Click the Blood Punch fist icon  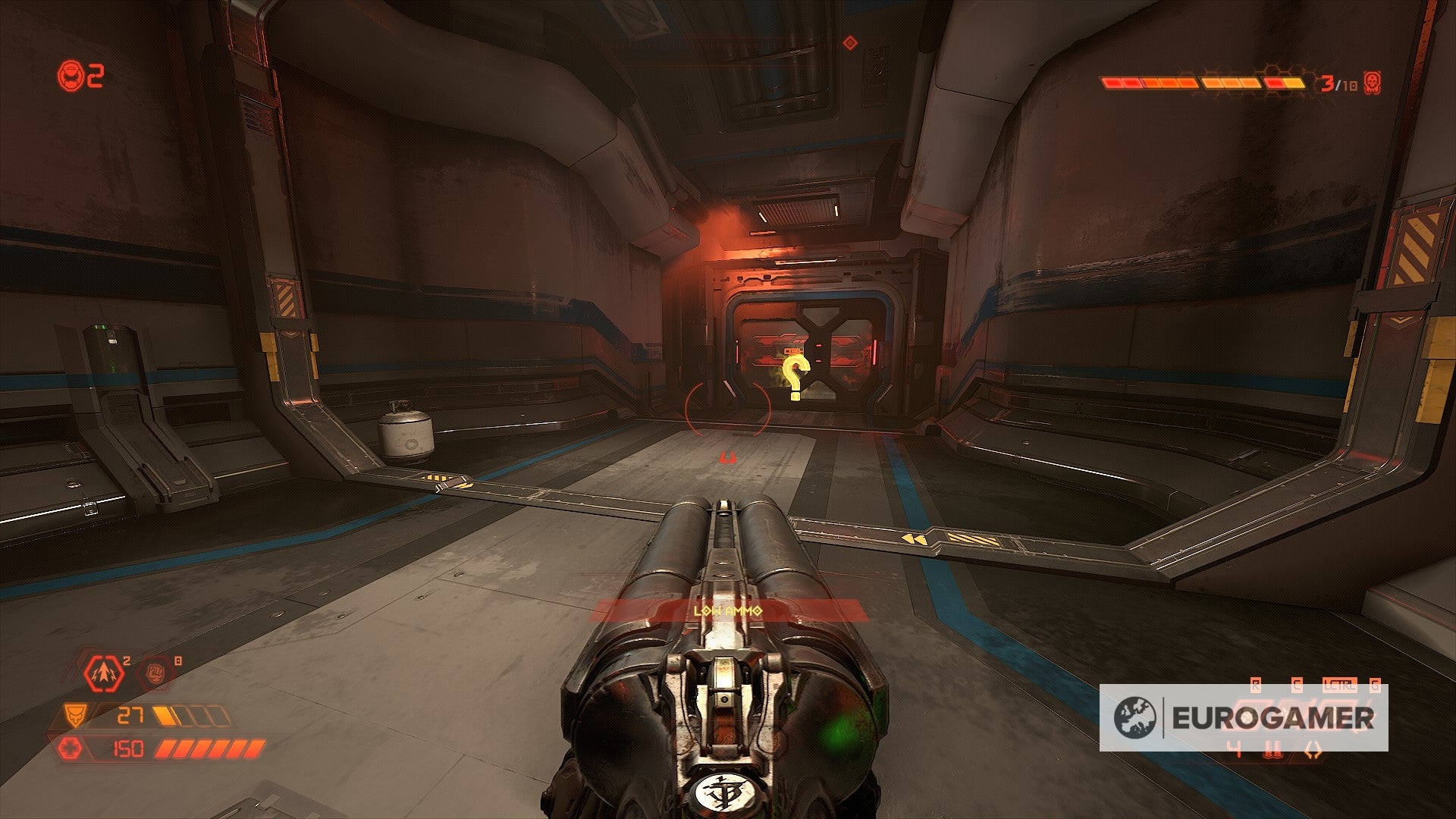pos(155,673)
